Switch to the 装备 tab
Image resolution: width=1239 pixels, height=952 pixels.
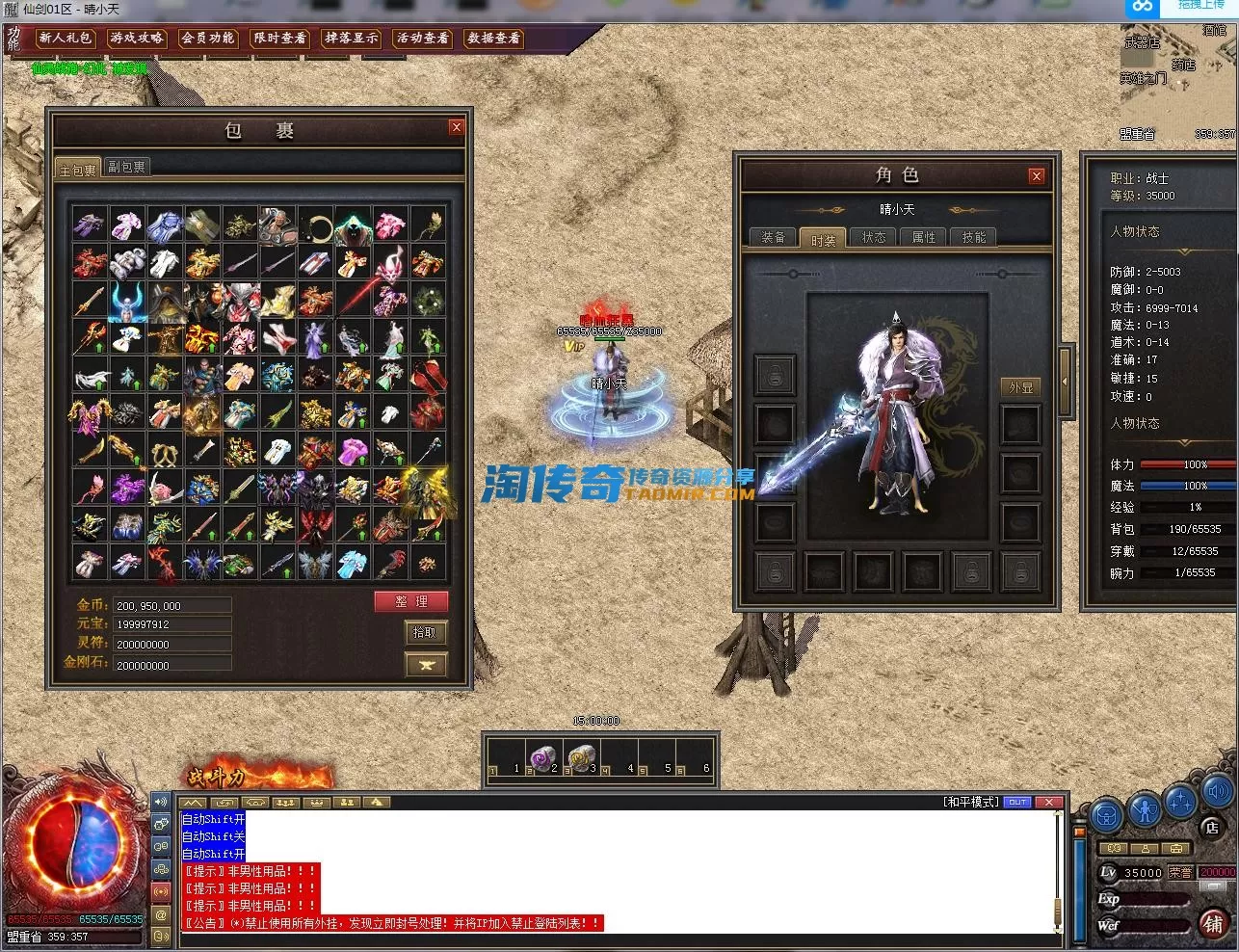pyautogui.click(x=774, y=238)
